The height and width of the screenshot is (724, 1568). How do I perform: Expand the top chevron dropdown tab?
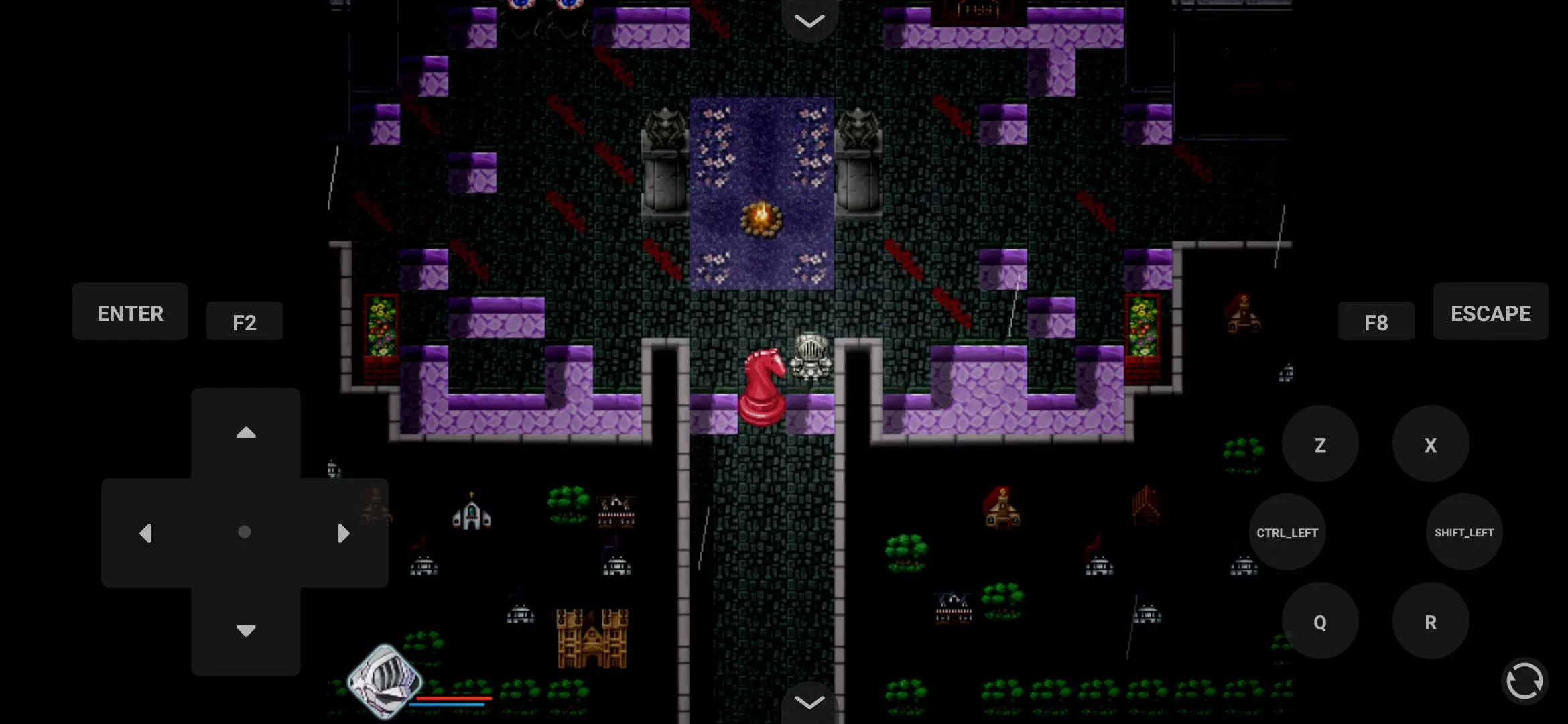[809, 20]
